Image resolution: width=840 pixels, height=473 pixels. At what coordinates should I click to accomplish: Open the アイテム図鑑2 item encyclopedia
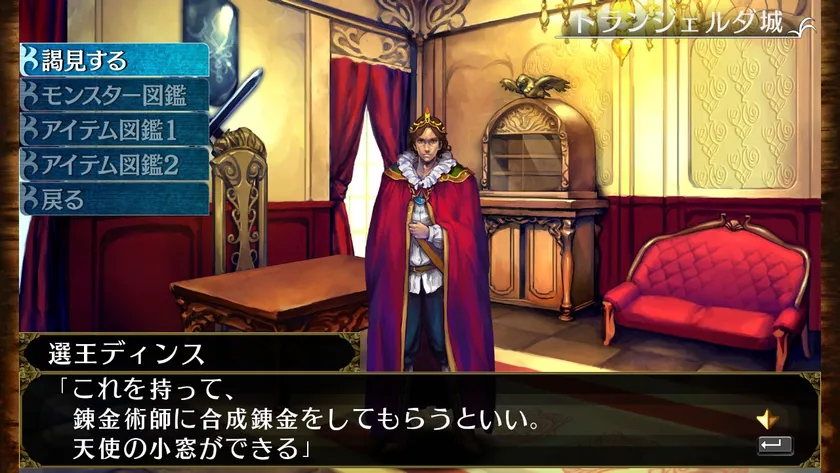click(x=114, y=164)
